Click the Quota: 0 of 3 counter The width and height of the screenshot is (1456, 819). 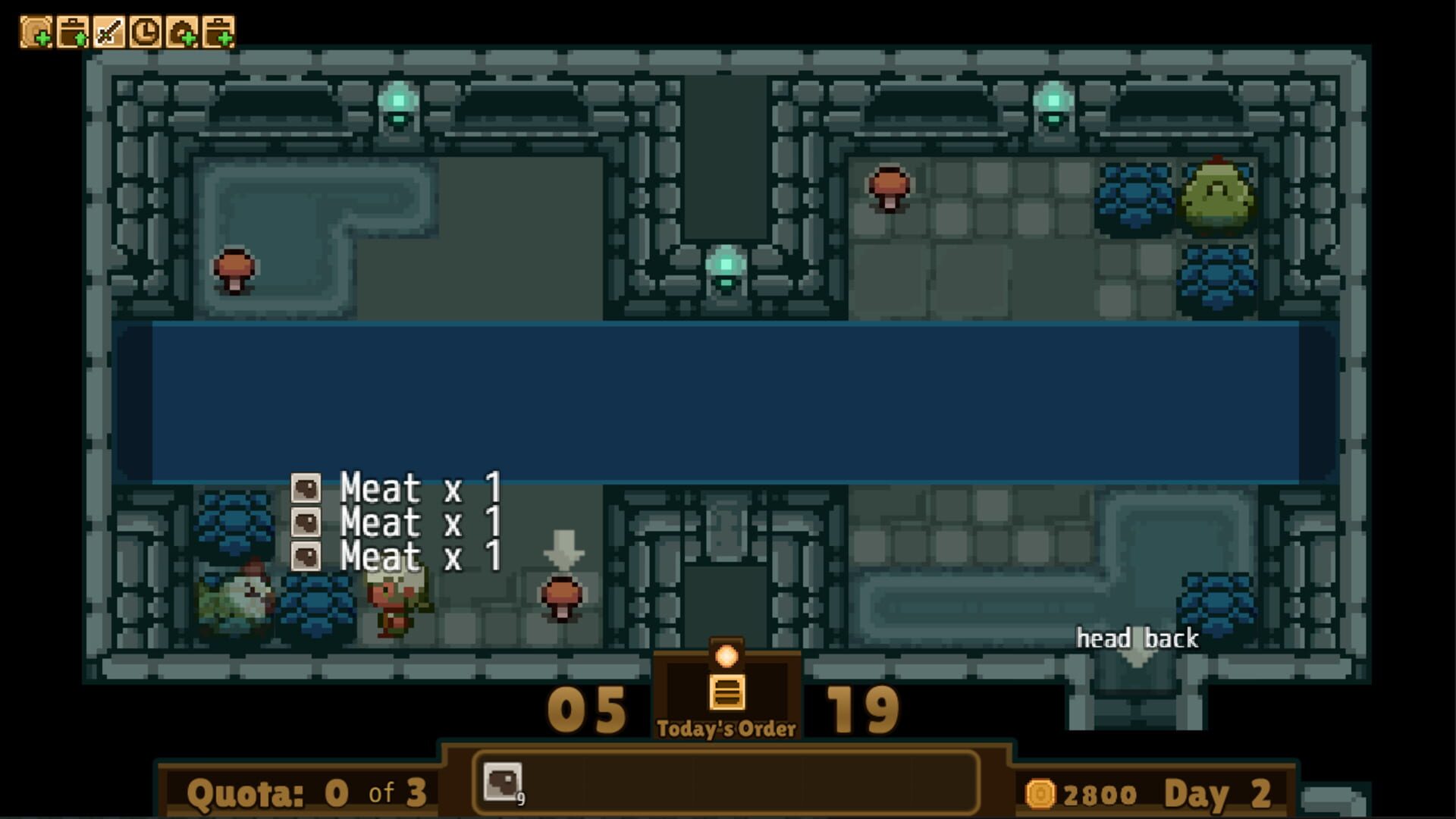pos(303,792)
